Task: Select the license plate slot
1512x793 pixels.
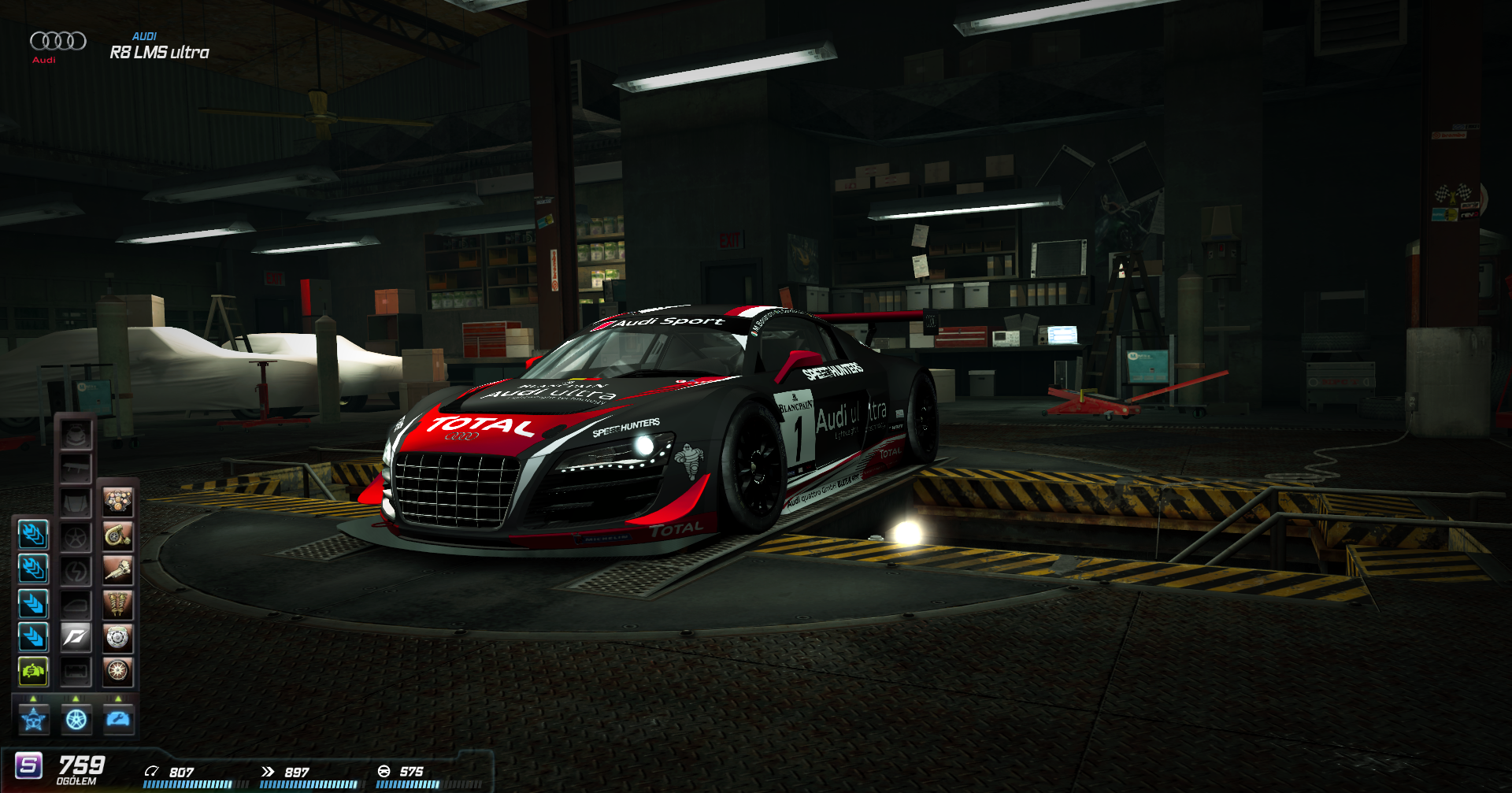Action: point(76,671)
